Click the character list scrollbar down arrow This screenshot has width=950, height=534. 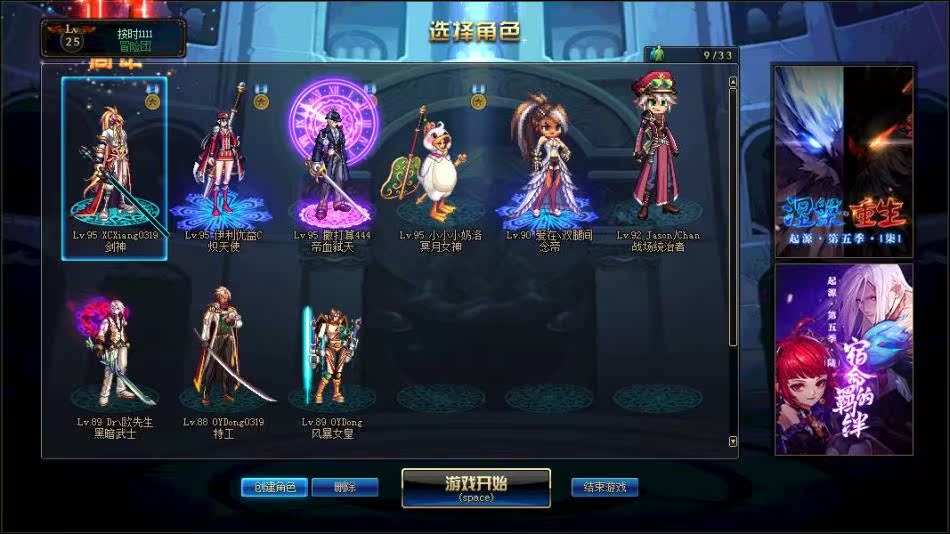click(x=733, y=441)
